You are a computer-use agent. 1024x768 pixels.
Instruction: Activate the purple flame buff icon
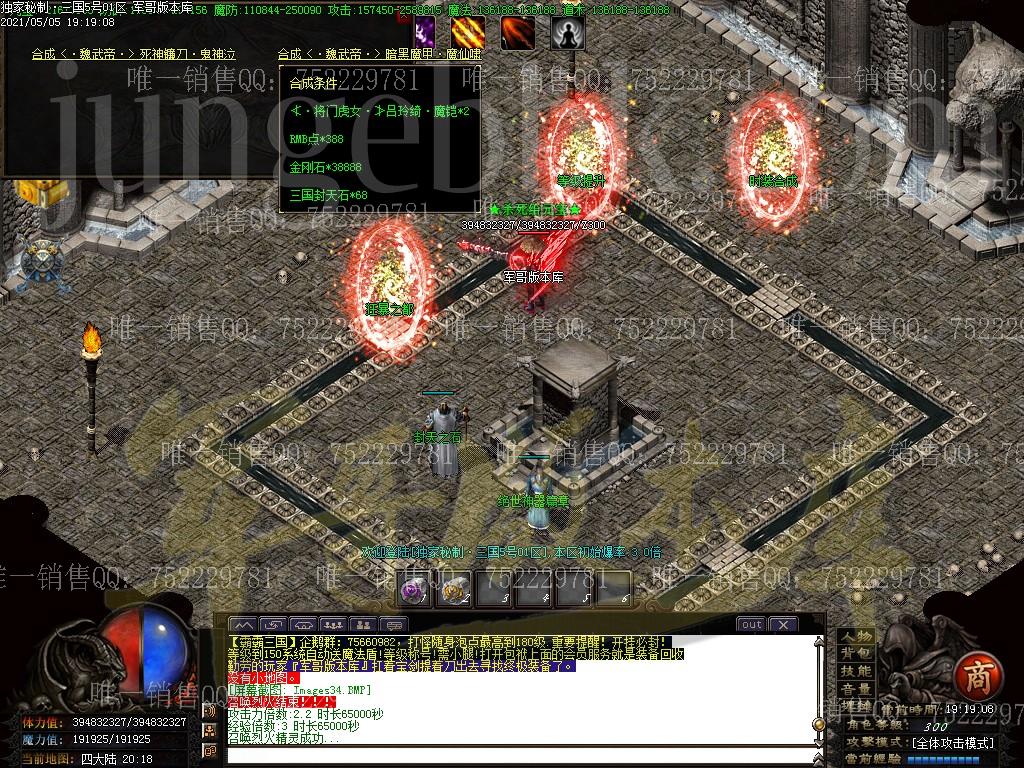425,32
